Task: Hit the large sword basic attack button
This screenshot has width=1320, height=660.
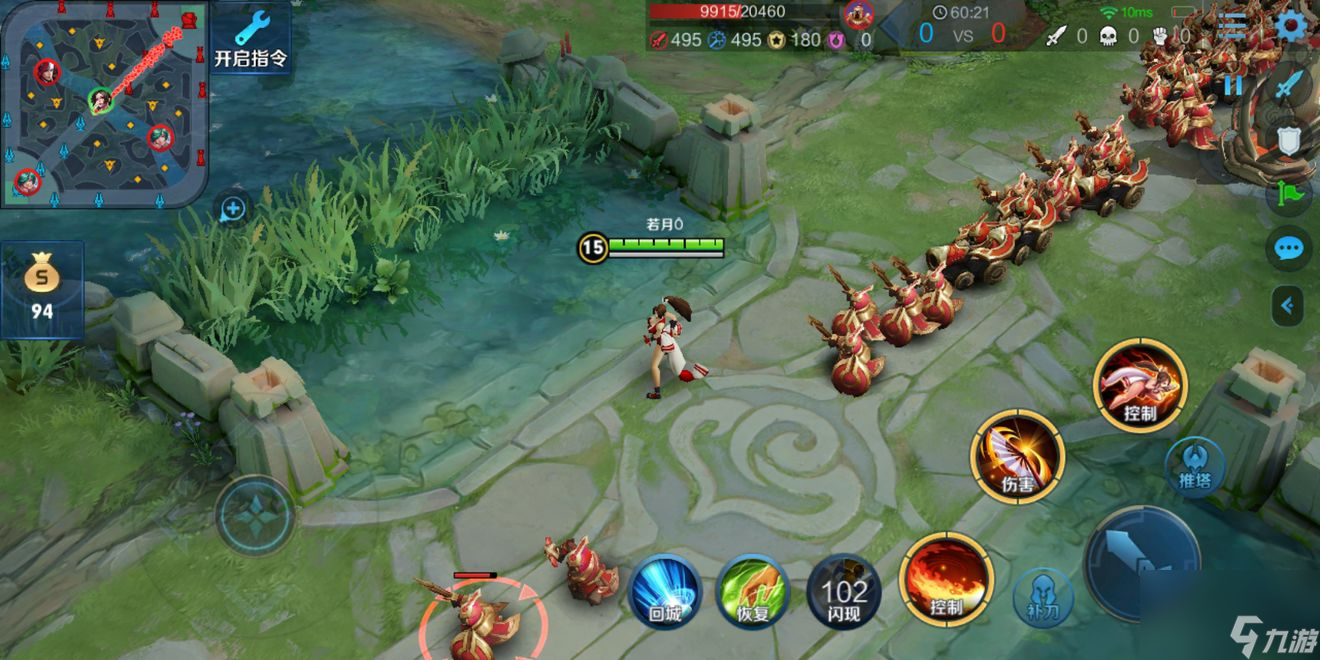Action: (1142, 562)
